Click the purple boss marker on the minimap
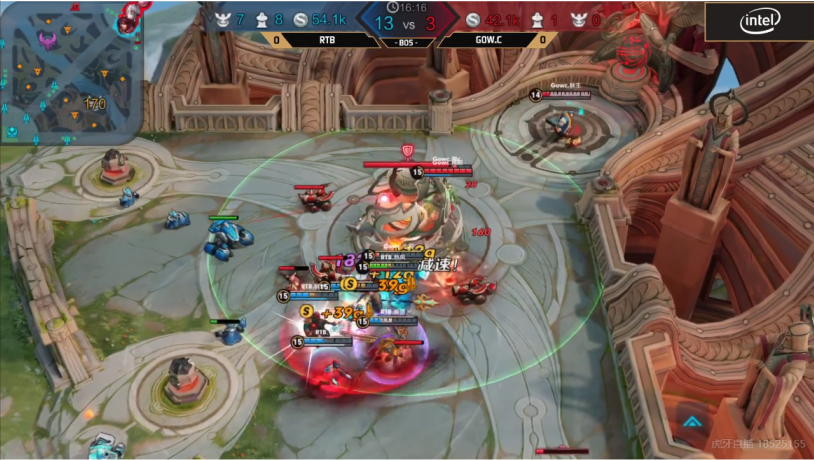The height and width of the screenshot is (460, 814). 47,40
